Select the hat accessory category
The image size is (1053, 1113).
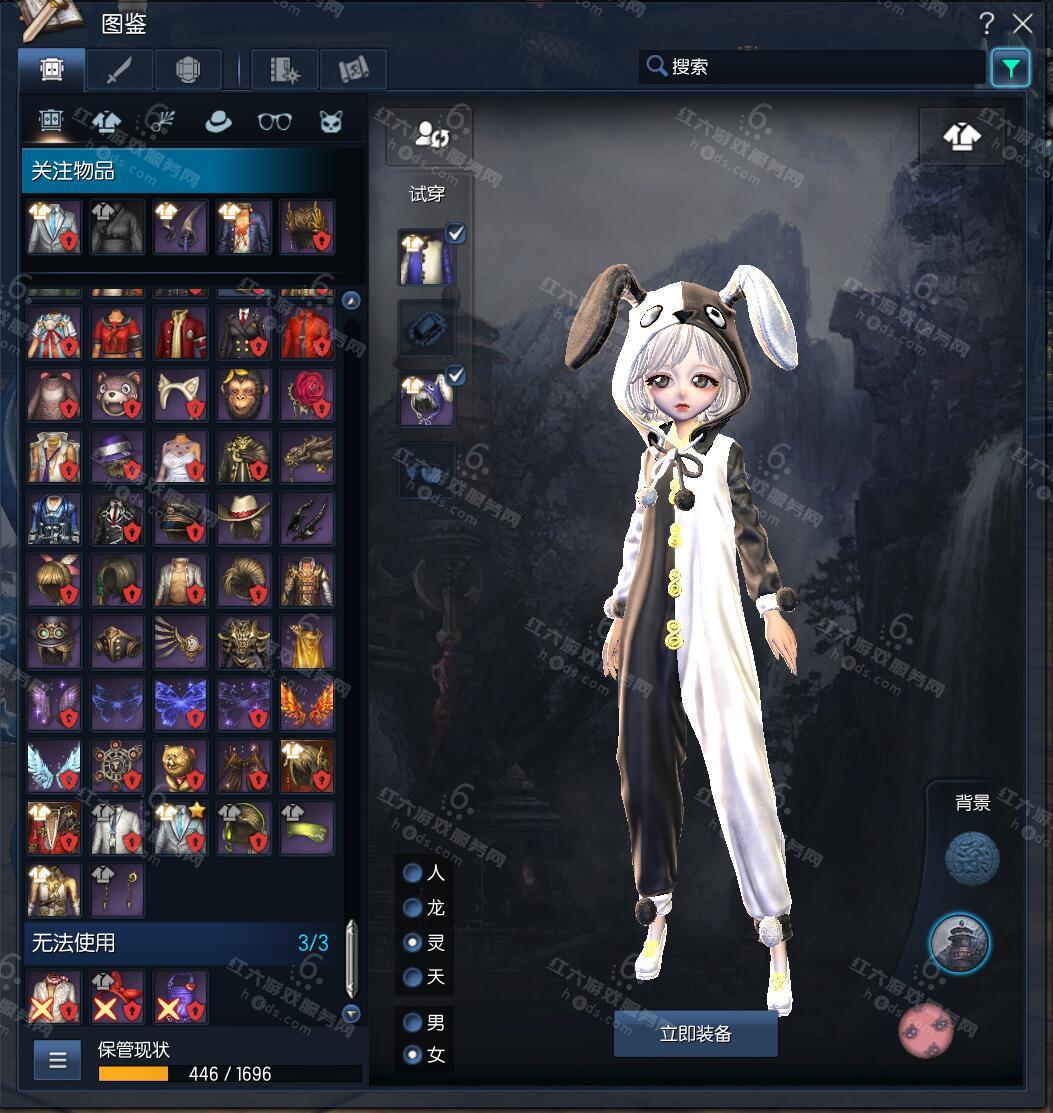218,121
